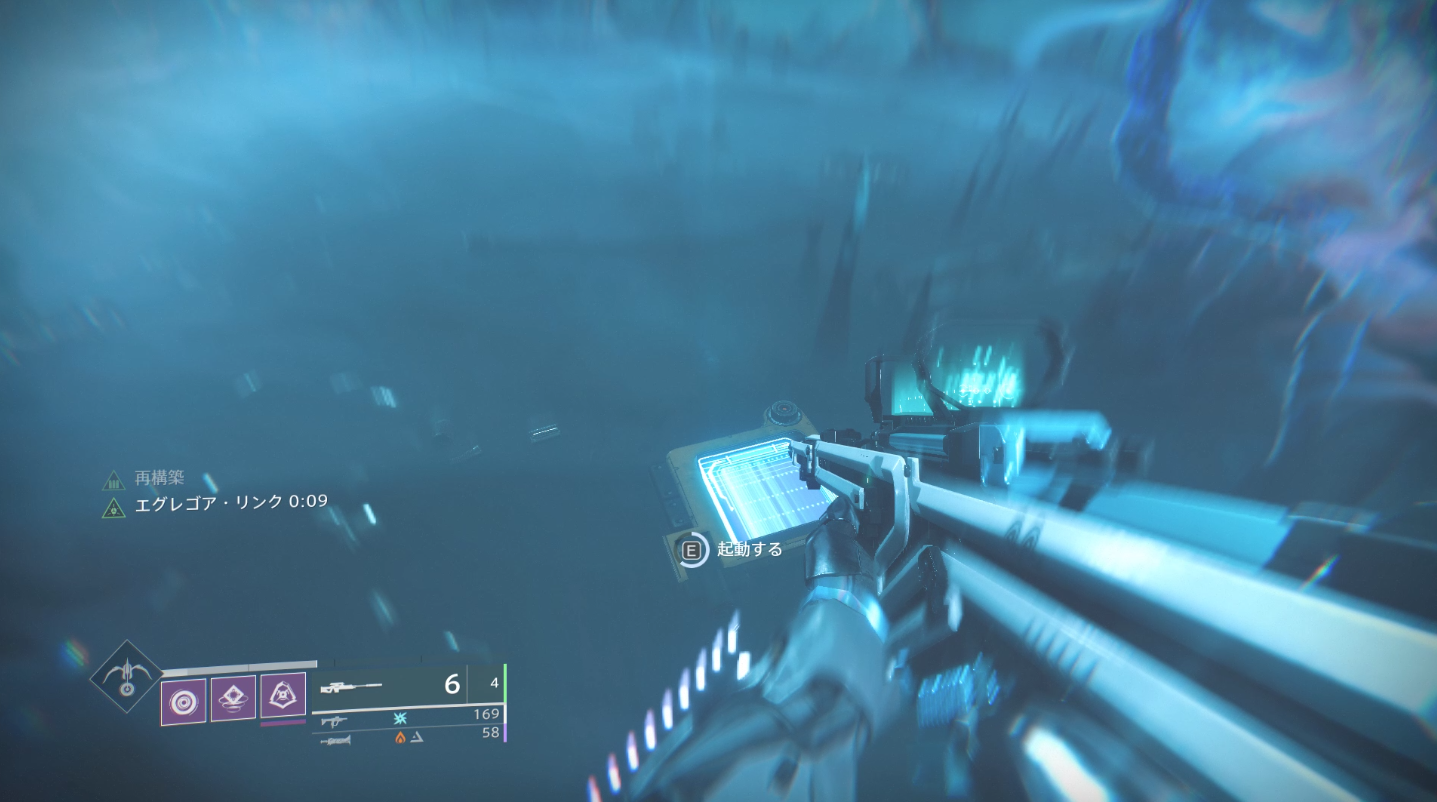Click the circular Vortex grenade ability icon
The width and height of the screenshot is (1437, 802).
182,700
